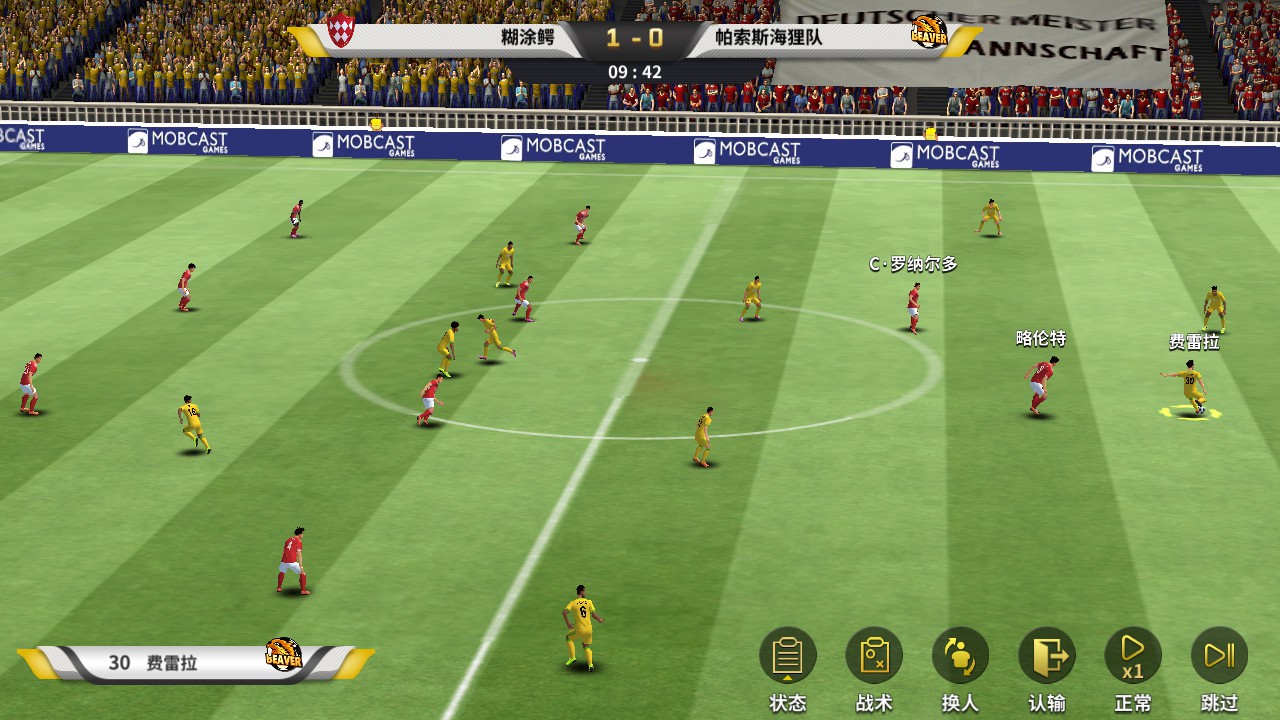The height and width of the screenshot is (720, 1280).
Task: Skip the match with 跳过
Action: tap(1219, 657)
